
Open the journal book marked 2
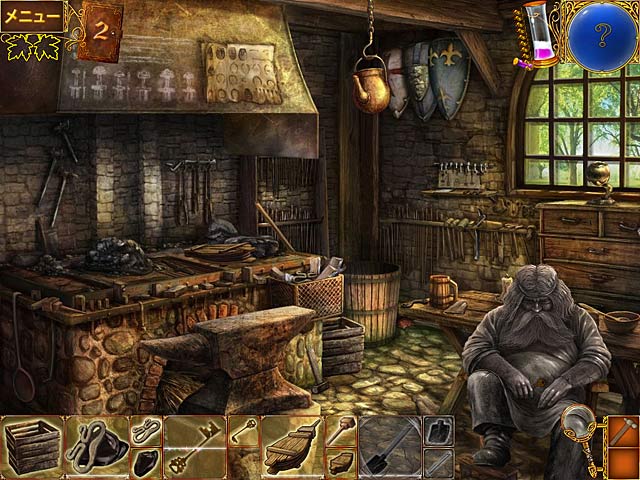100,28
